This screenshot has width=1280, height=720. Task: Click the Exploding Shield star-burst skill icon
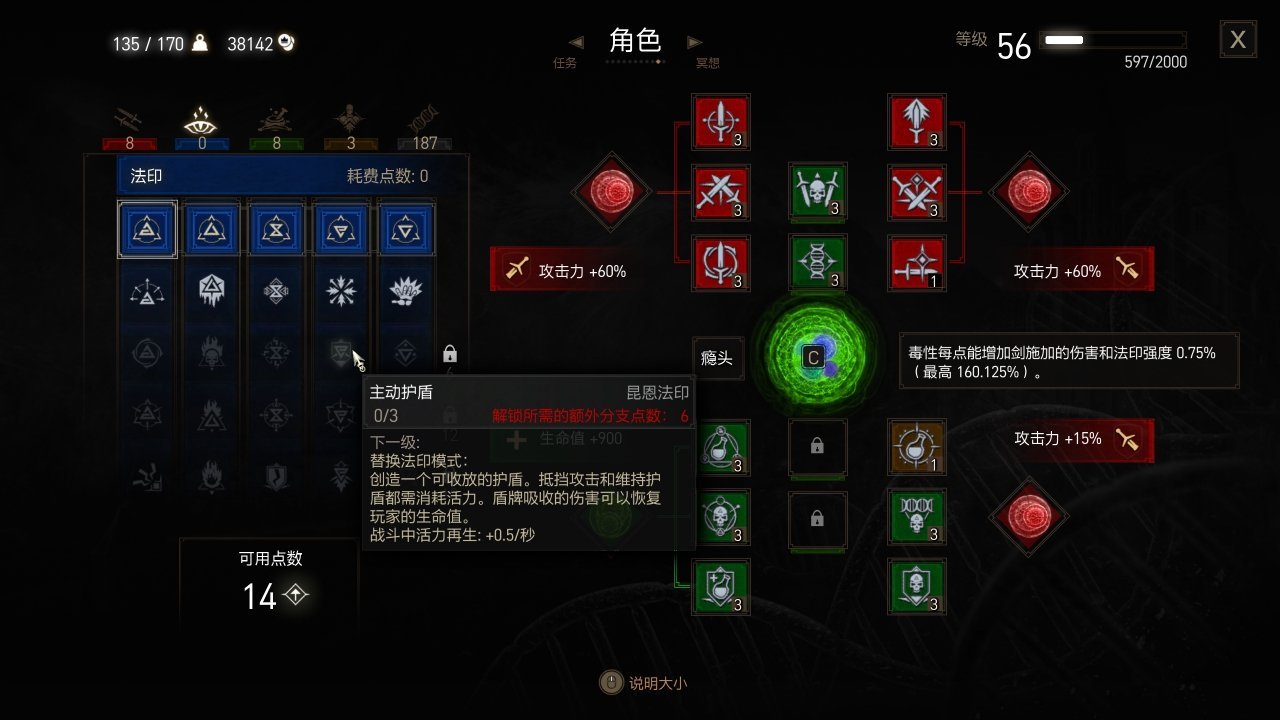pyautogui.click(x=340, y=291)
